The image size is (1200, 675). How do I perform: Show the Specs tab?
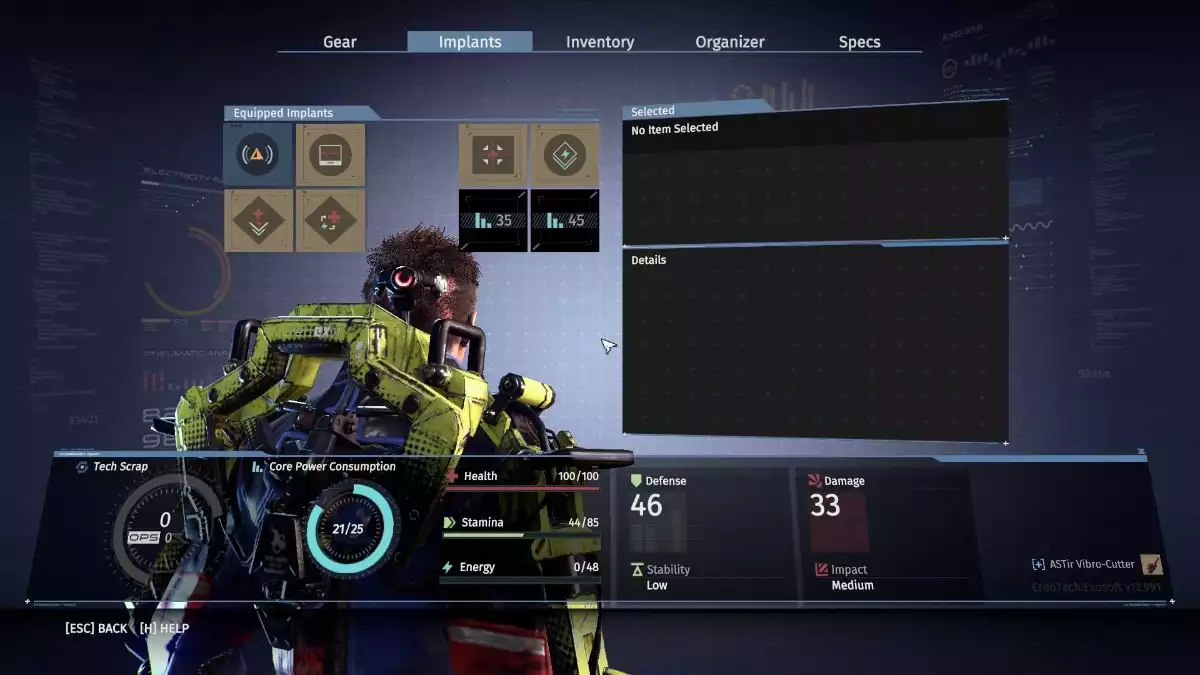pos(860,42)
